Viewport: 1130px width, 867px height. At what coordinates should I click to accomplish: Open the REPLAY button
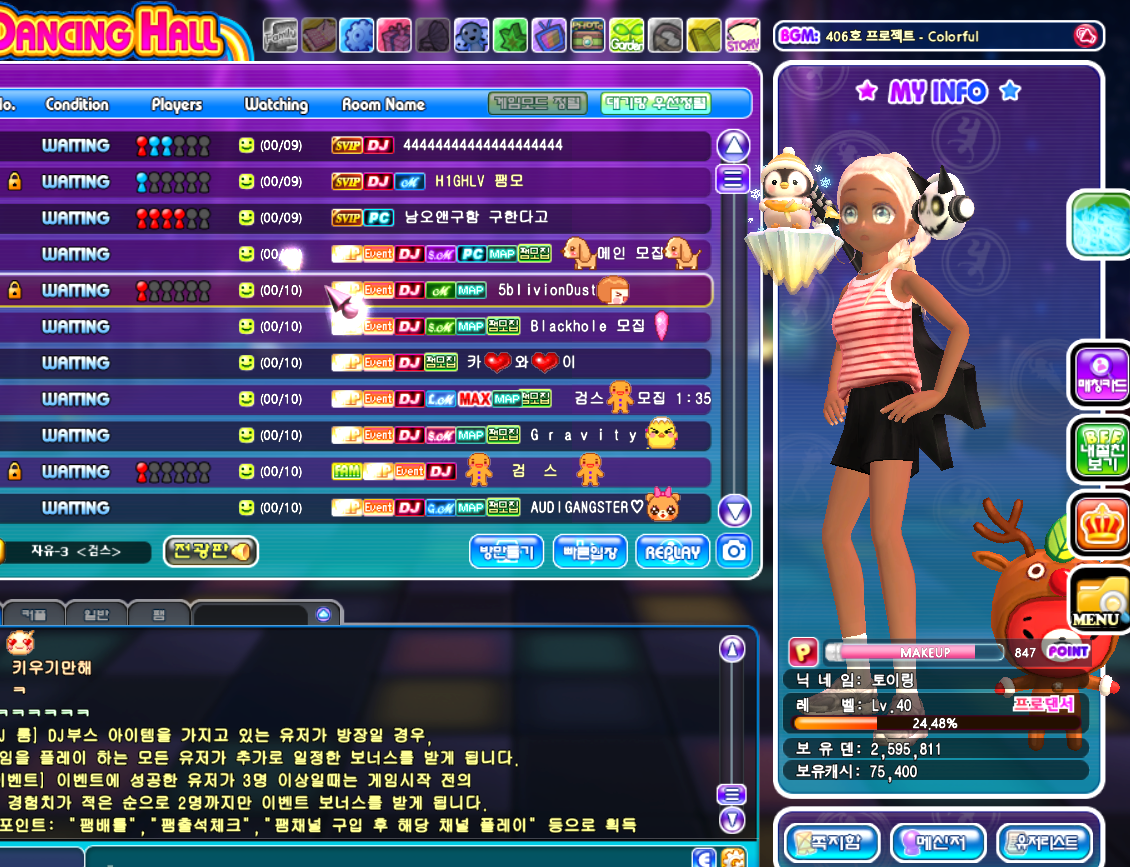point(673,551)
